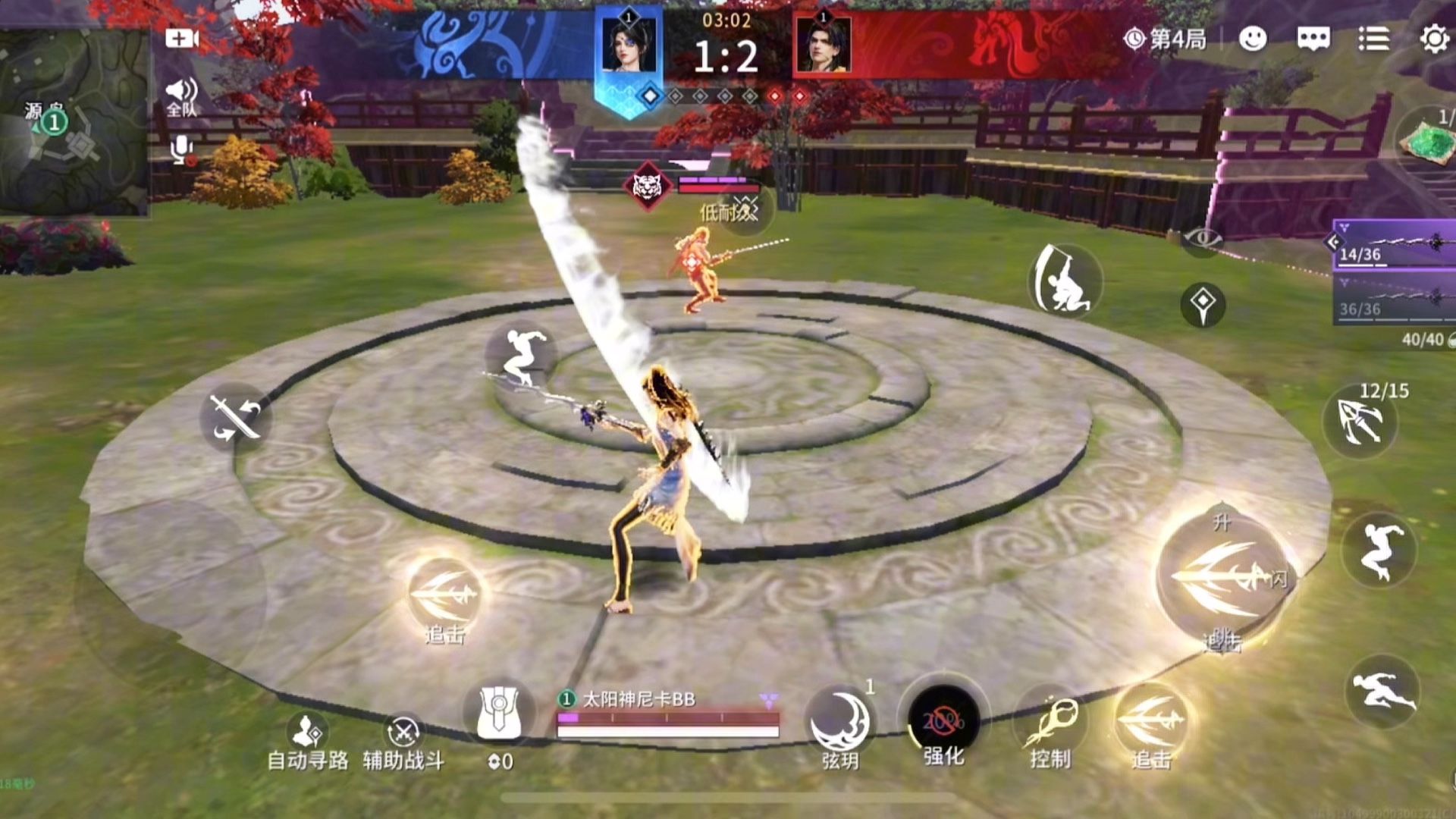This screenshot has height=819, width=1456.
Task: Toggle the team voice speaker
Action: pos(182,96)
